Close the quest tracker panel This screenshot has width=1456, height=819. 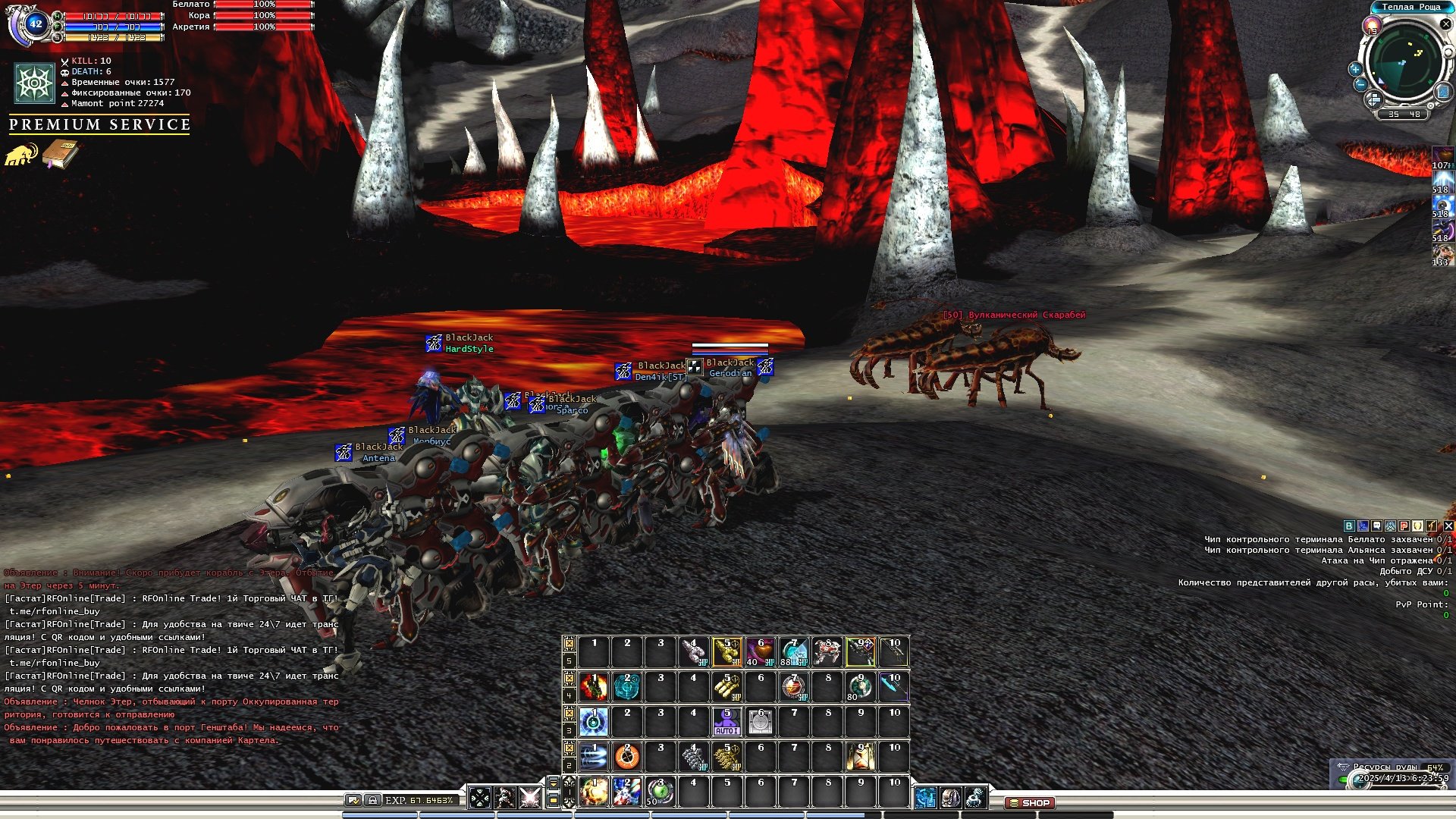click(x=1448, y=526)
